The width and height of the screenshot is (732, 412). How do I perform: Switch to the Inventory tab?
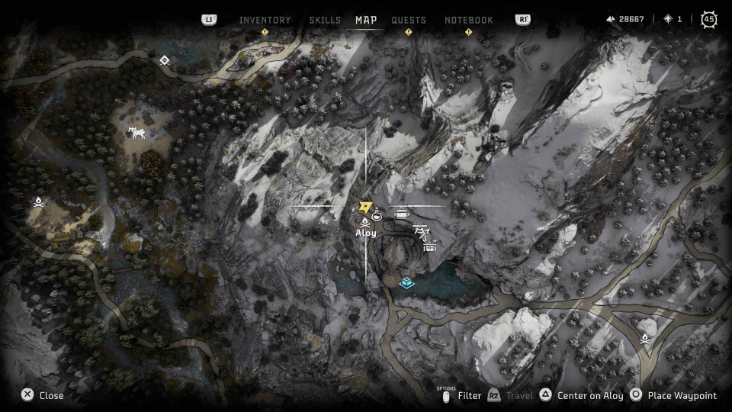tap(265, 20)
